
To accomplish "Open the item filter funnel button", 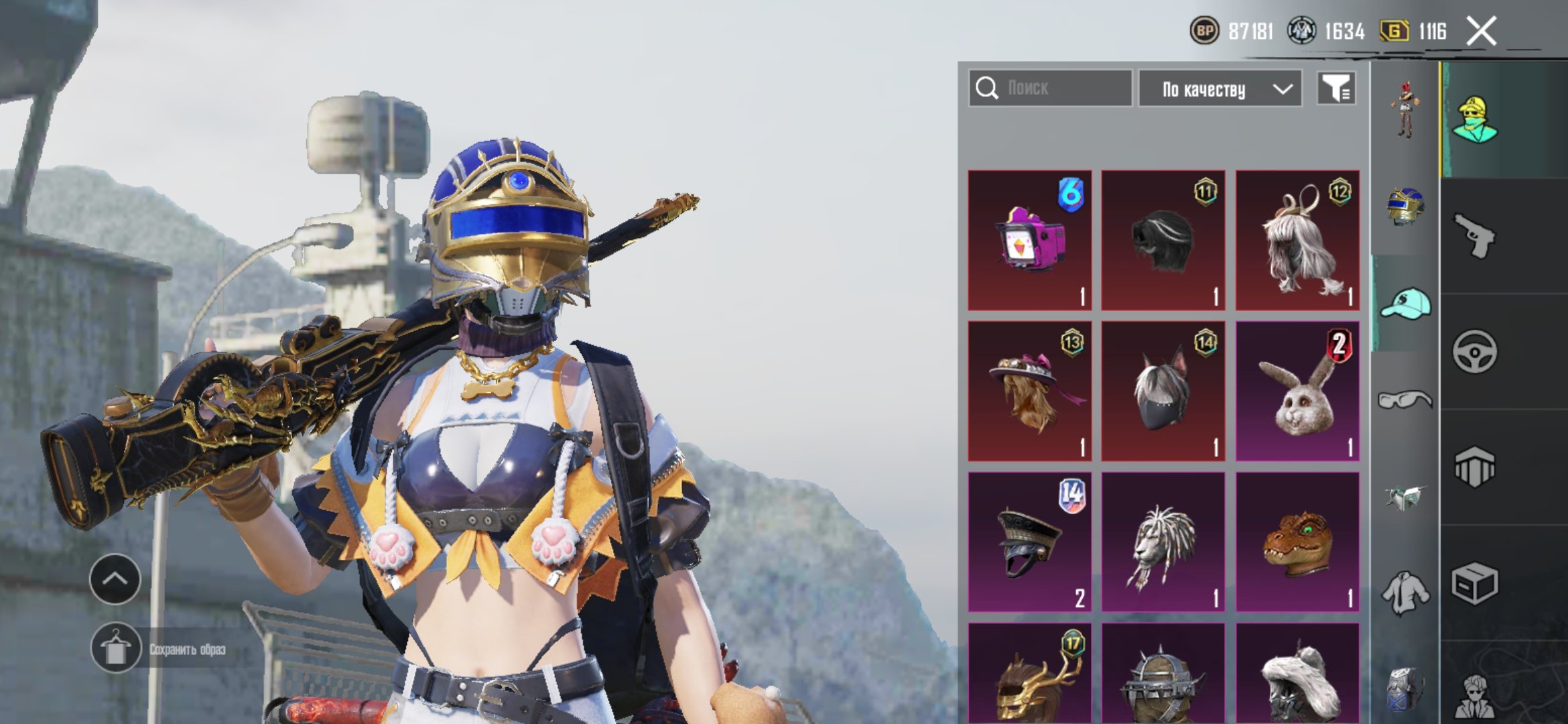I will pyautogui.click(x=1336, y=88).
